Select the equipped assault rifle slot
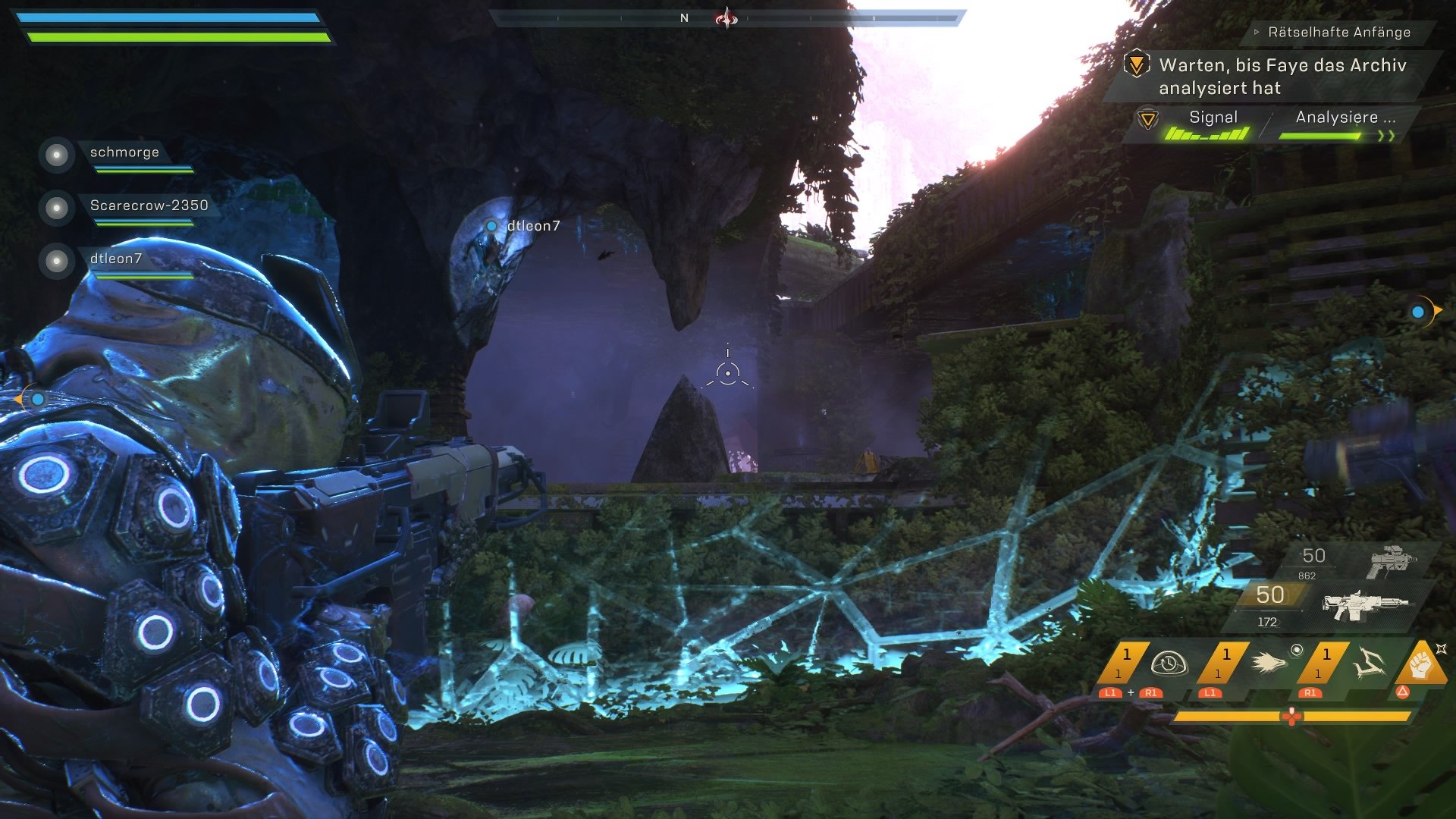The image size is (1456, 819). tap(1365, 606)
